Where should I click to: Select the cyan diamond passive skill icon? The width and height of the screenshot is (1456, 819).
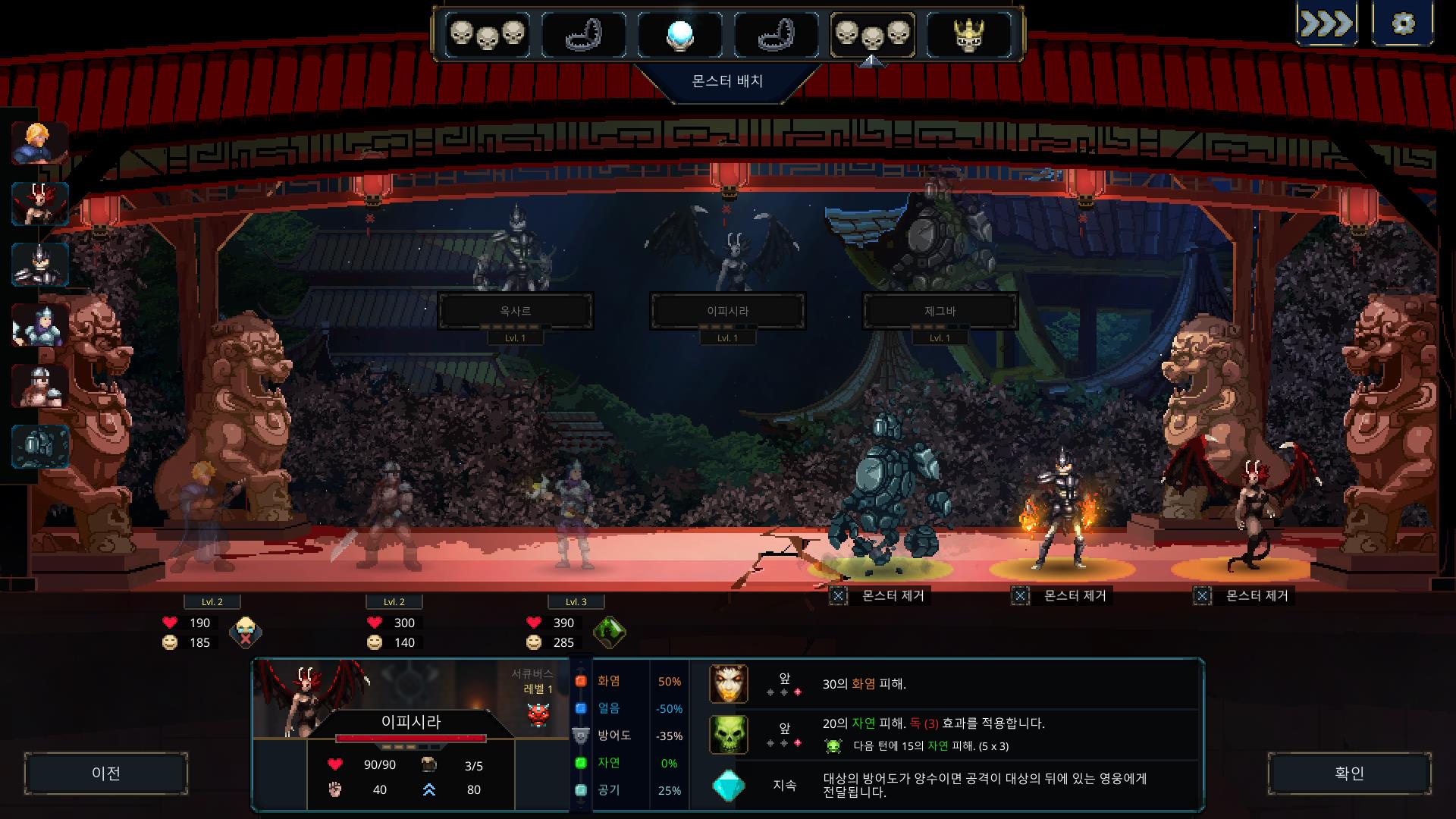tap(728, 786)
